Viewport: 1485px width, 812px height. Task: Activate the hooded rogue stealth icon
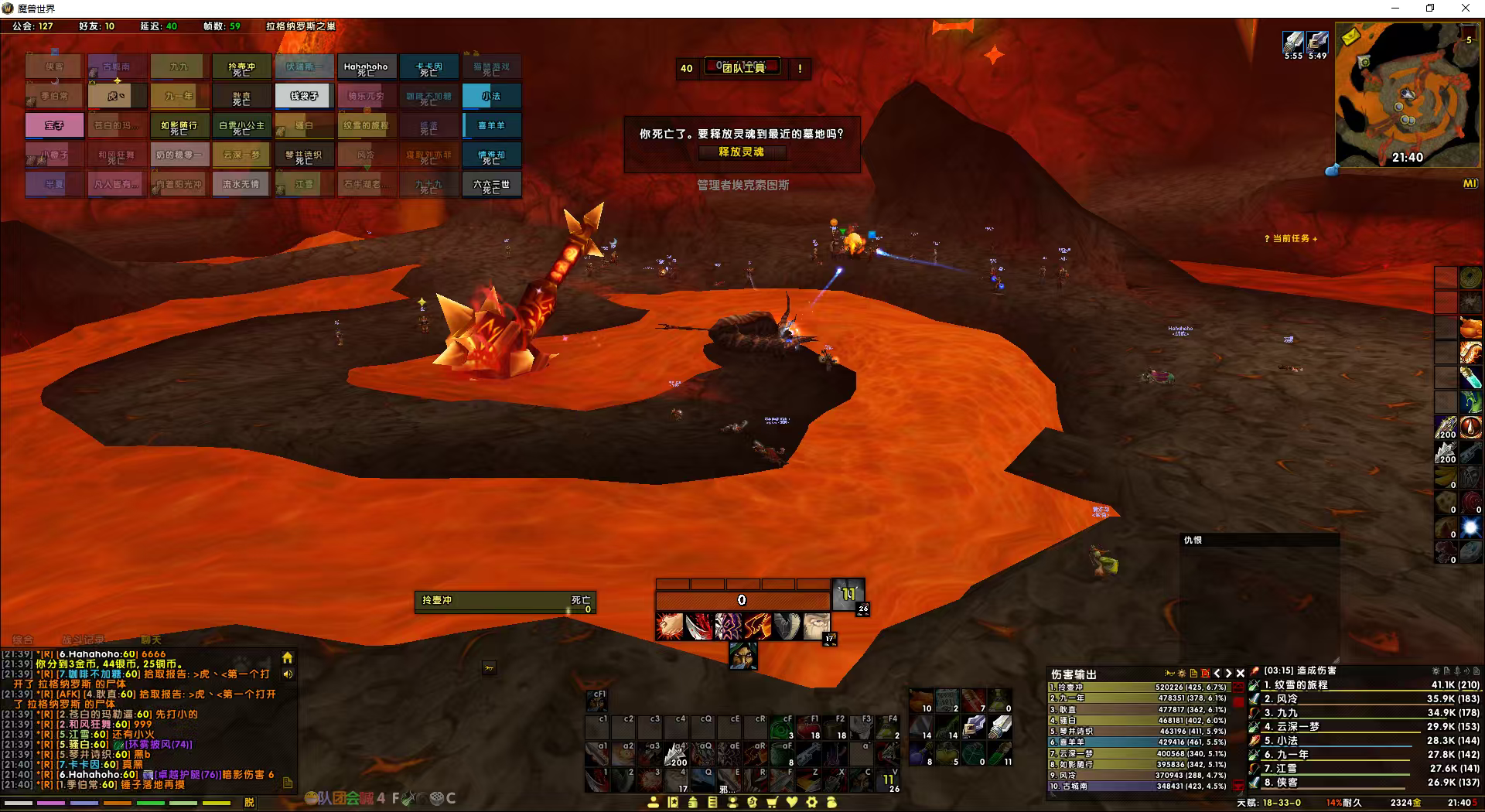[x=742, y=656]
